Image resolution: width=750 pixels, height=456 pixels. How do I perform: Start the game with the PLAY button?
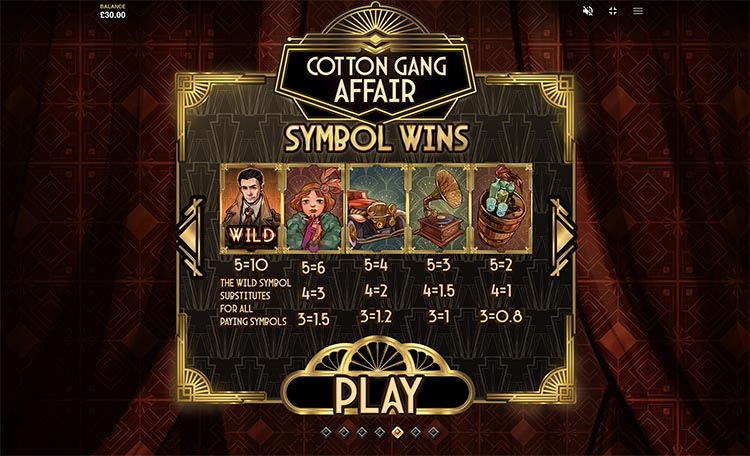click(375, 394)
